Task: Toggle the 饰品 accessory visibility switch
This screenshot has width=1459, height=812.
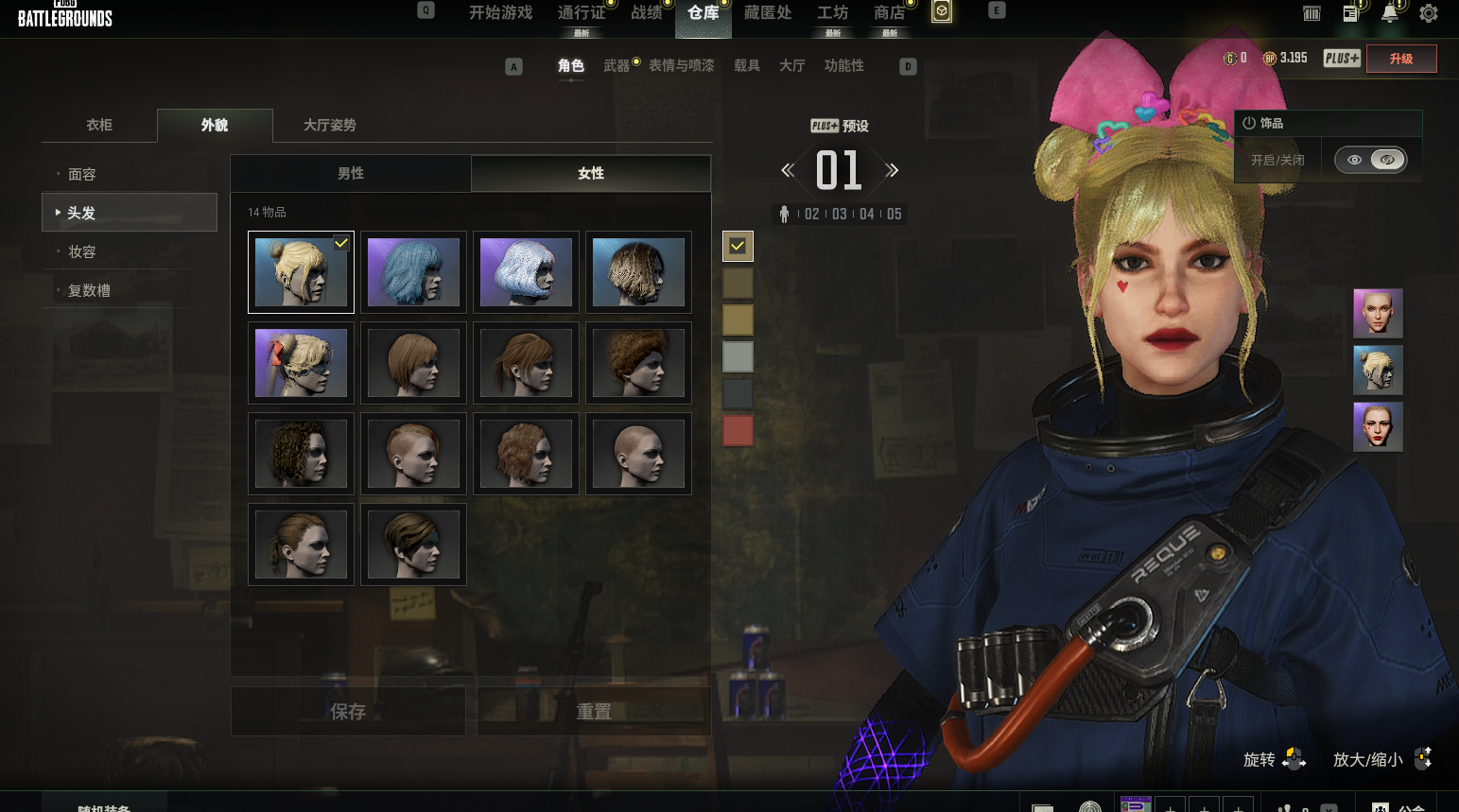Action: tap(1370, 160)
